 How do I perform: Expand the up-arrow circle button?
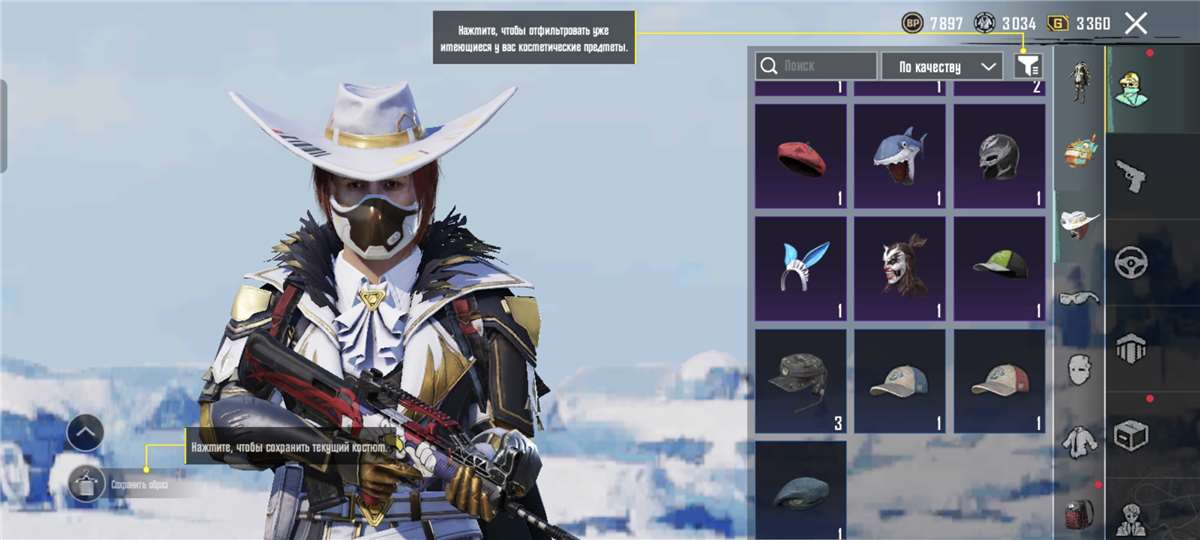85,433
